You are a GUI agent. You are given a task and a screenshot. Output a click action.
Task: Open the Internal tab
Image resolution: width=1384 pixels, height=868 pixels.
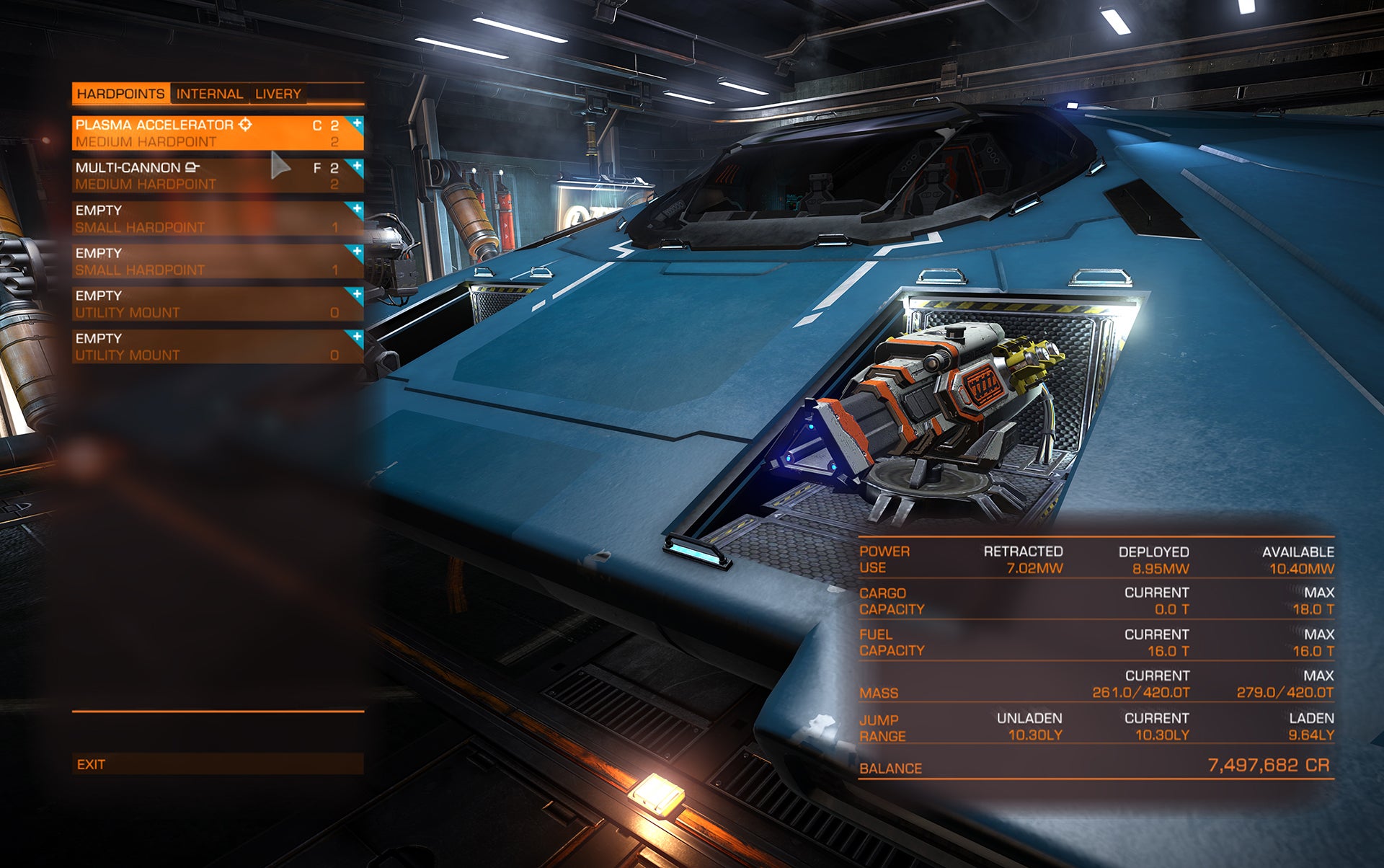coord(210,94)
